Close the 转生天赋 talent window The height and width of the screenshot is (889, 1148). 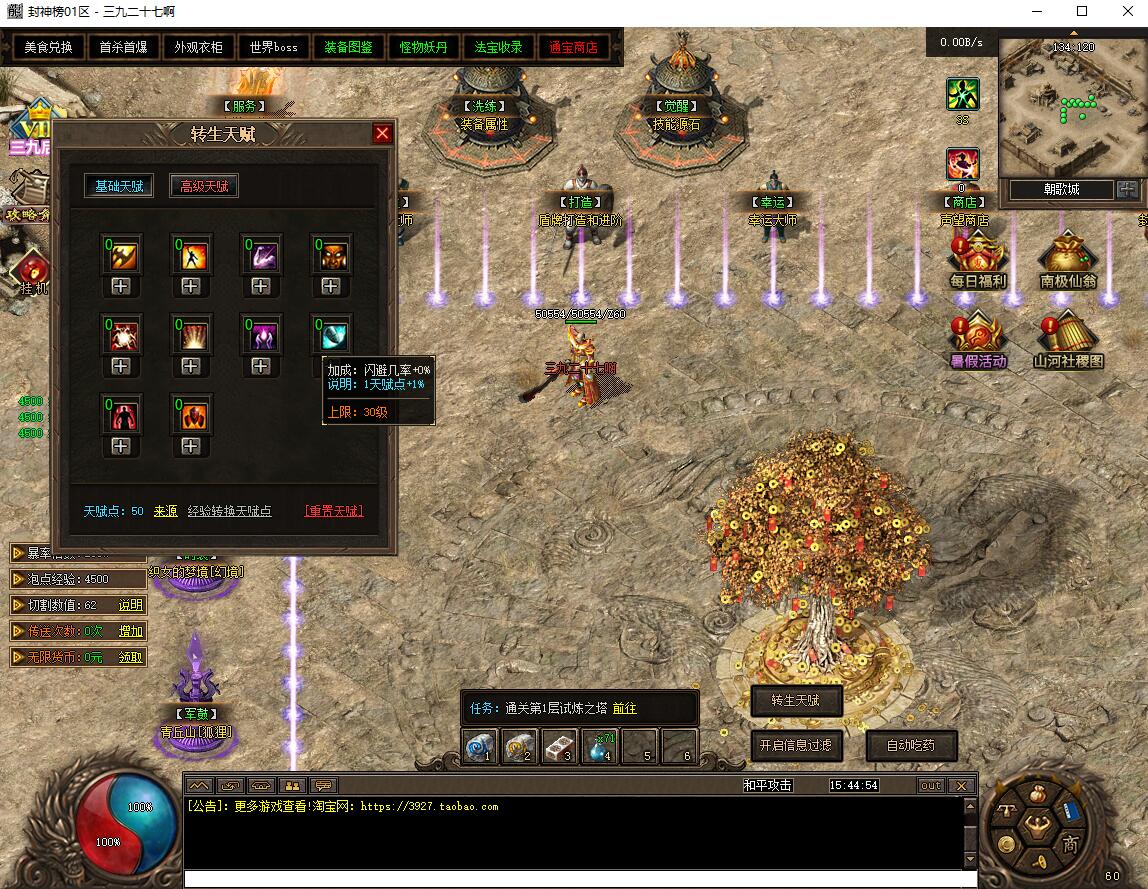click(x=382, y=134)
